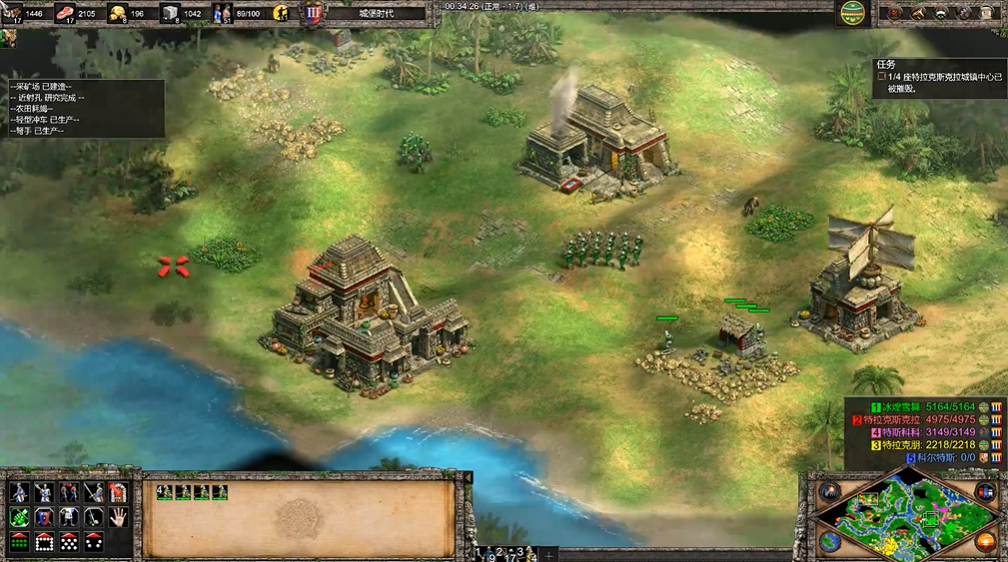The height and width of the screenshot is (562, 1008).
Task: Activate the green attack-move command icon
Action: (x=19, y=517)
